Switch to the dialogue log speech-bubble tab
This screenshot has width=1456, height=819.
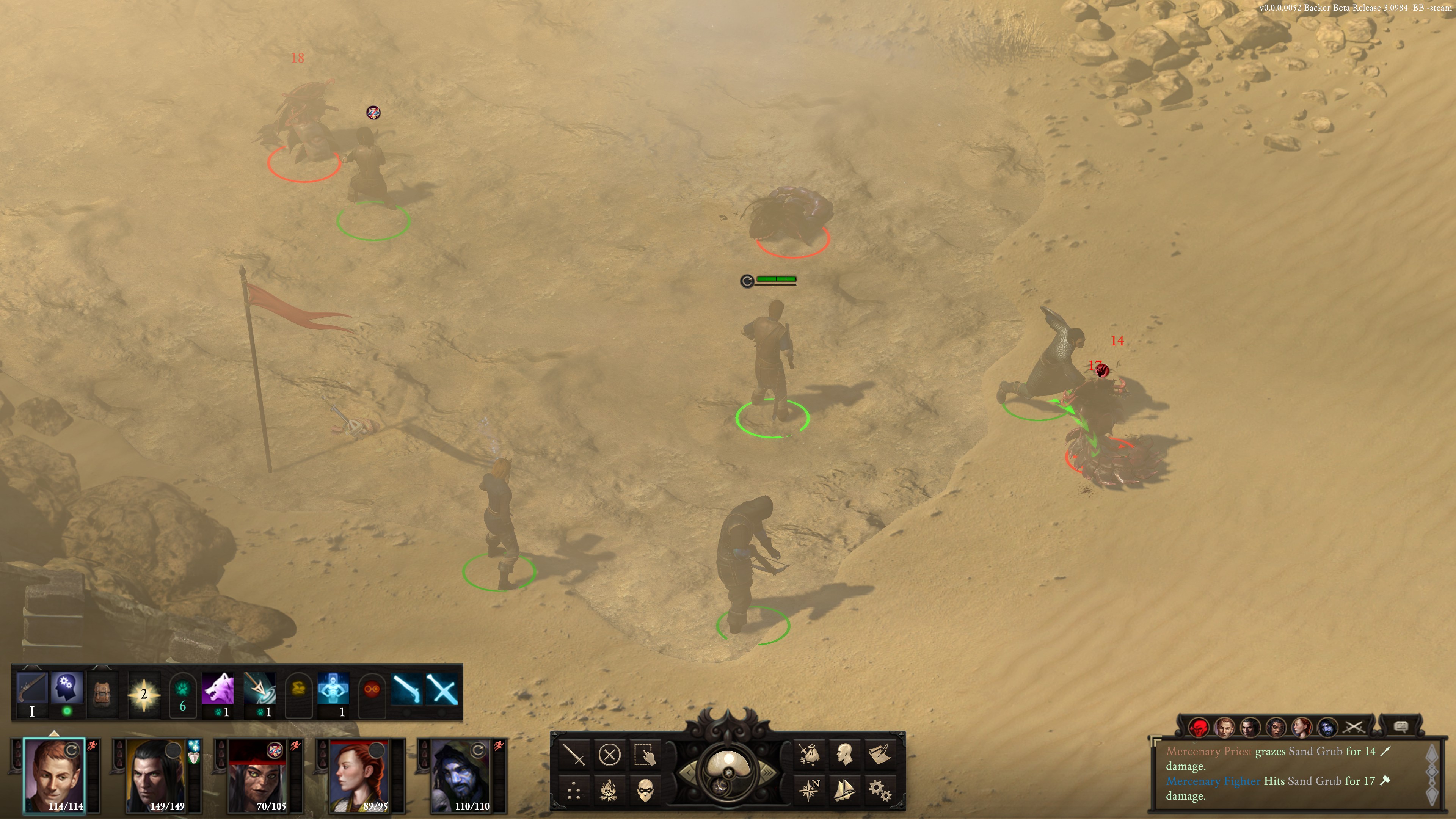1400,727
